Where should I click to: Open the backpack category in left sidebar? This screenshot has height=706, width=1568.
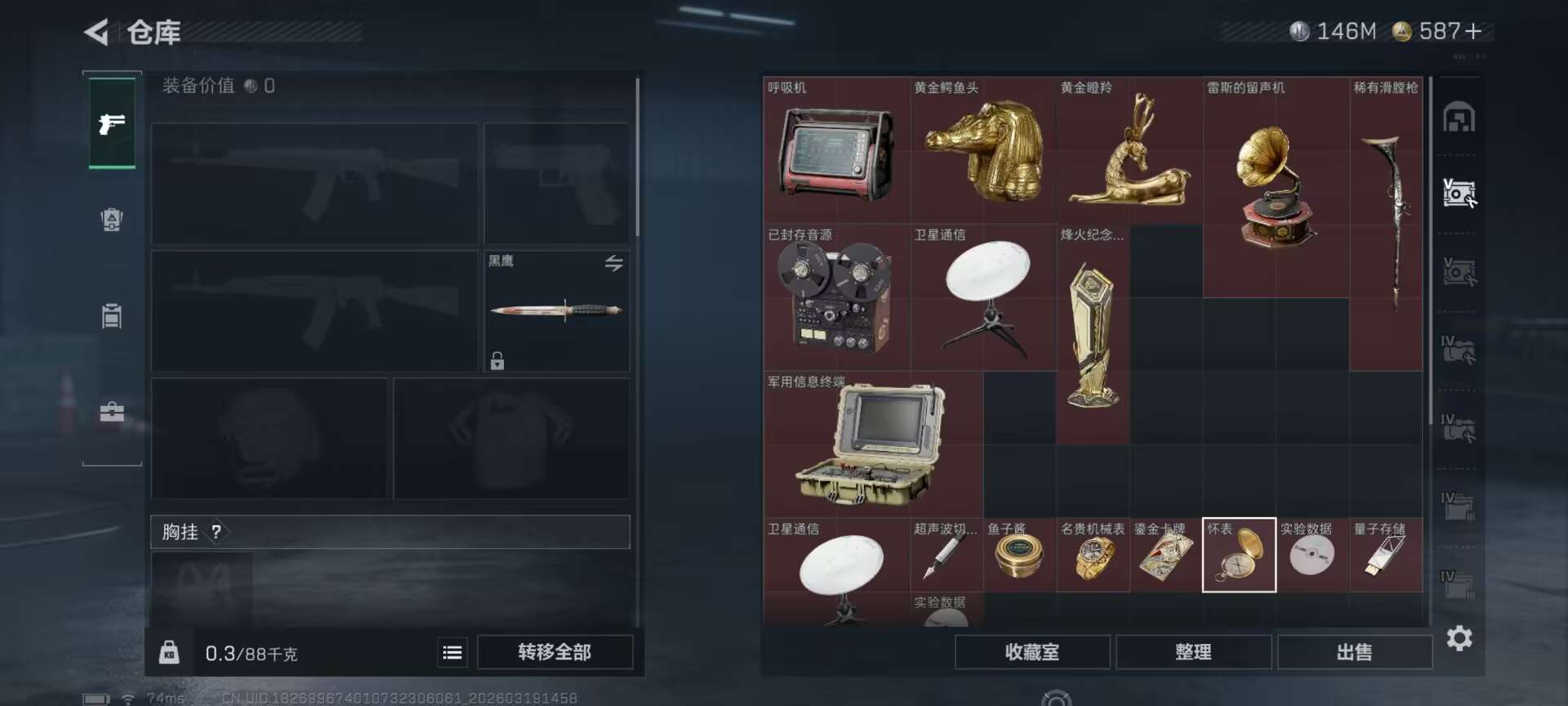point(112,219)
